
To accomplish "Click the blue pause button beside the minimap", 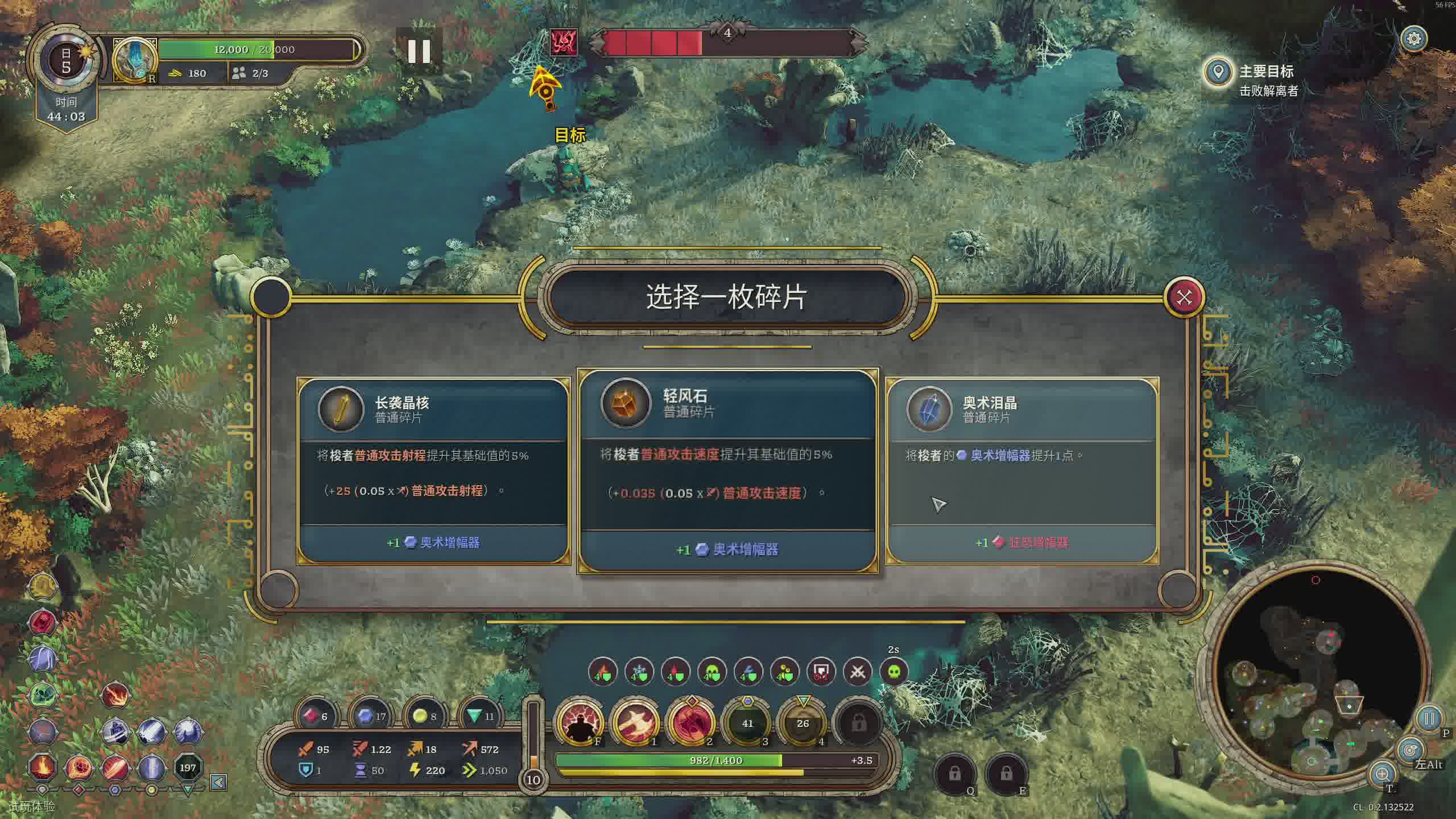I will [x=1429, y=719].
